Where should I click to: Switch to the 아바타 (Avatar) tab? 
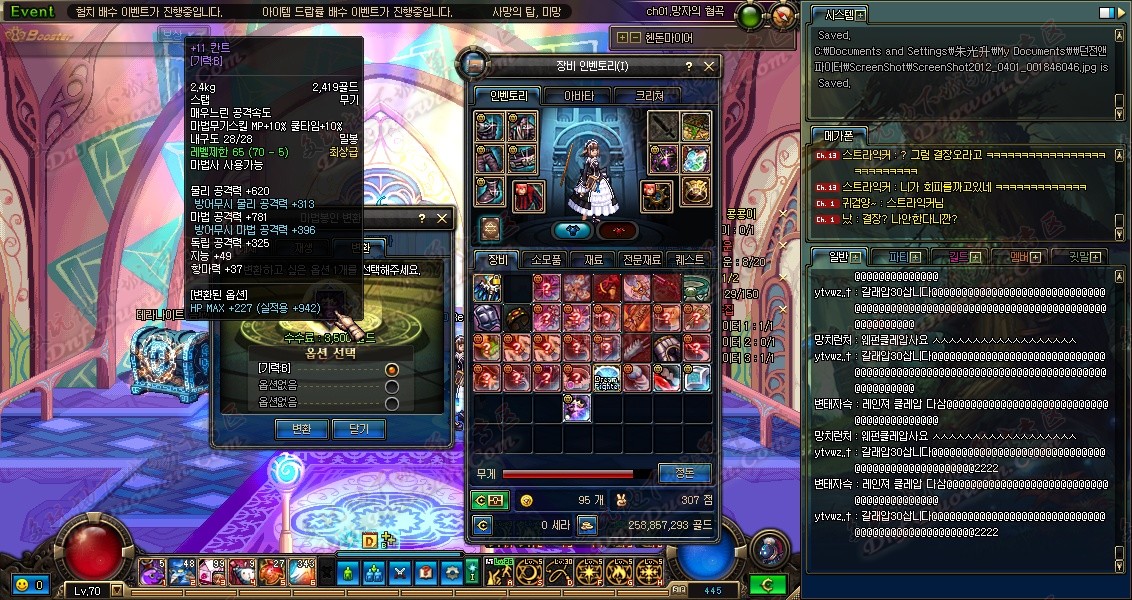pyautogui.click(x=579, y=96)
